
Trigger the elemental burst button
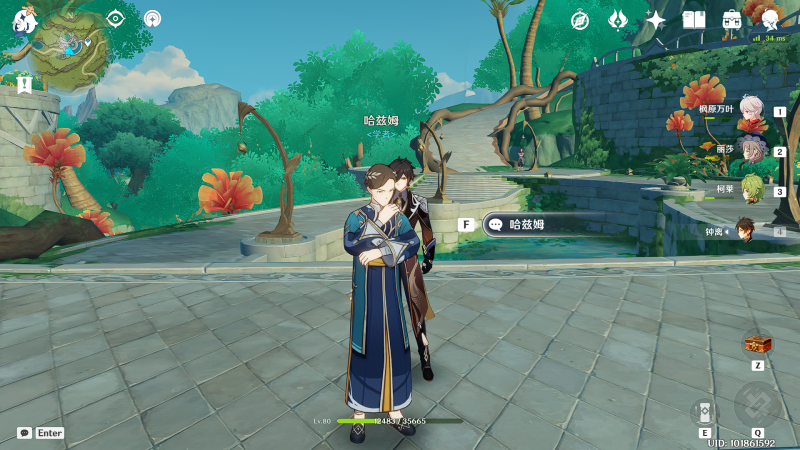click(x=757, y=403)
